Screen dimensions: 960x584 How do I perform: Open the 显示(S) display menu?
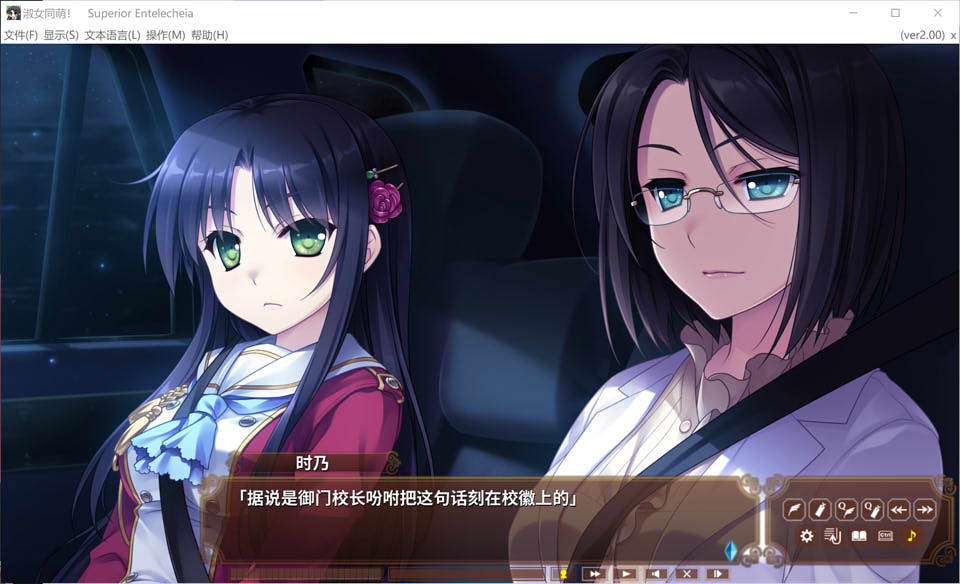(x=61, y=35)
